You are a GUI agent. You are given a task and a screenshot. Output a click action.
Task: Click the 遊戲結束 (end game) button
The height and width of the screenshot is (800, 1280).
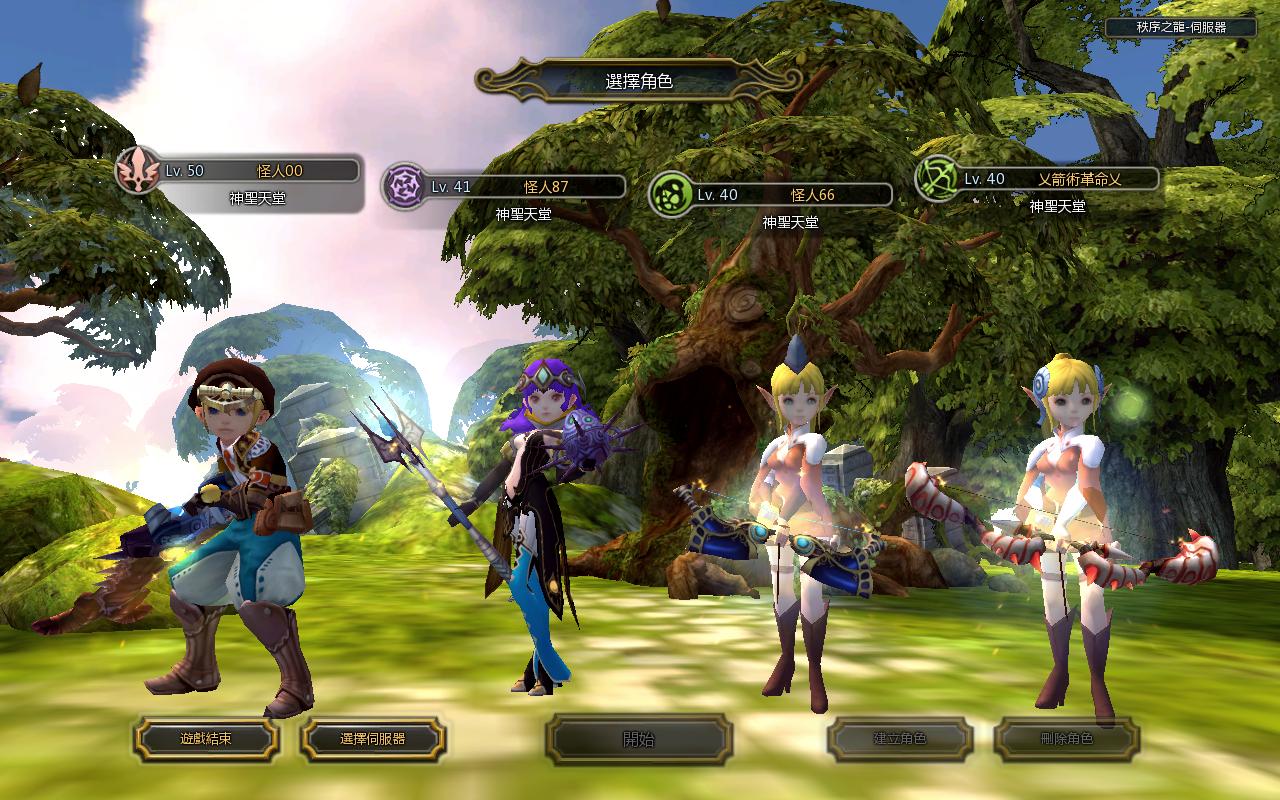(x=206, y=739)
